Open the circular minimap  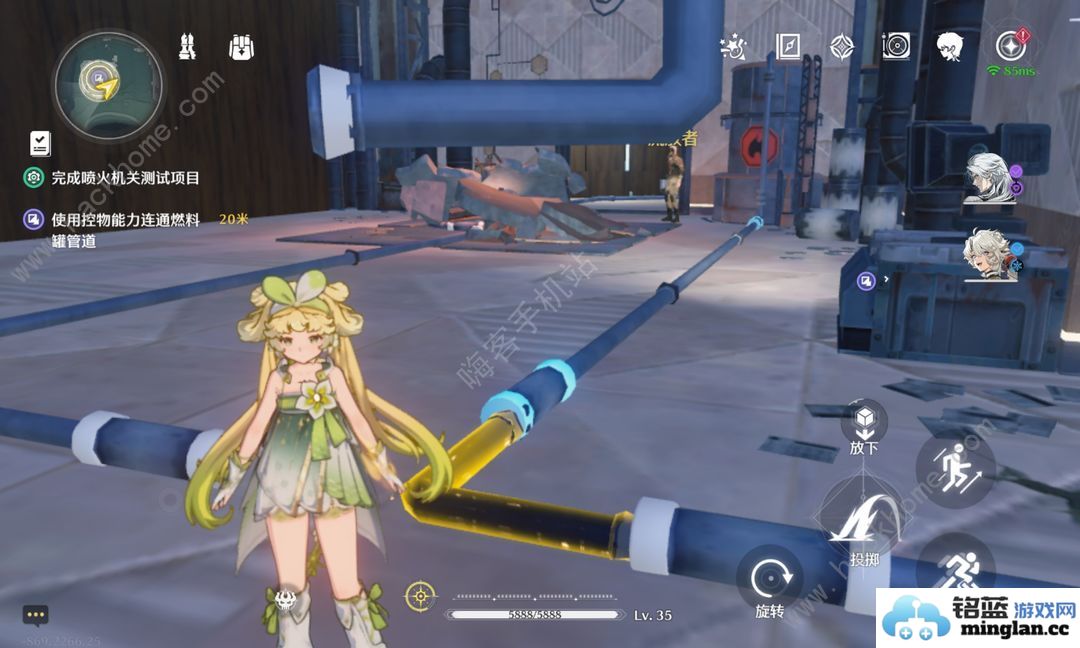108,80
